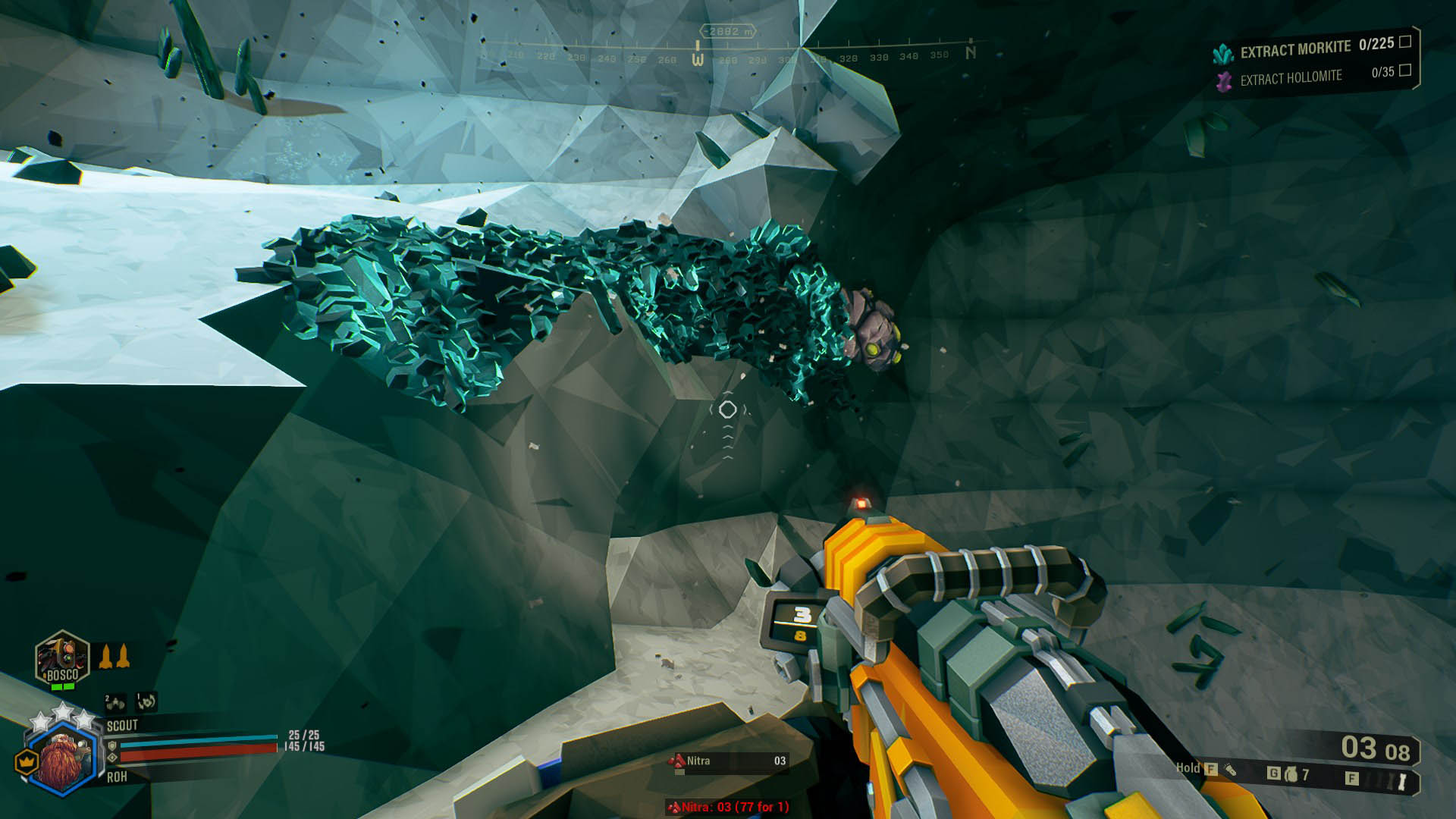Click the grenade equipment icon showing 2
Viewport: 1456px width, 819px height.
tap(115, 703)
